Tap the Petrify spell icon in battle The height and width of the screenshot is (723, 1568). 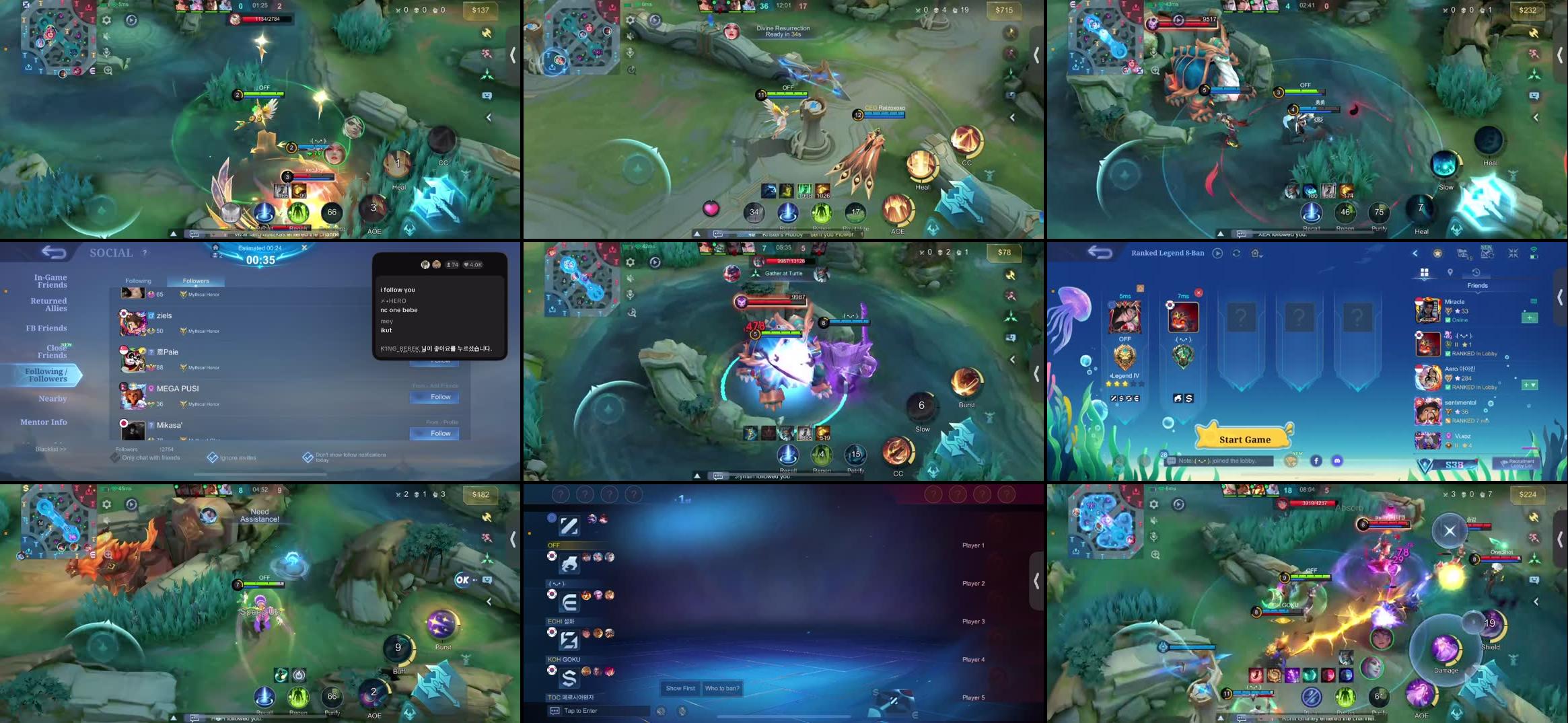tap(855, 455)
